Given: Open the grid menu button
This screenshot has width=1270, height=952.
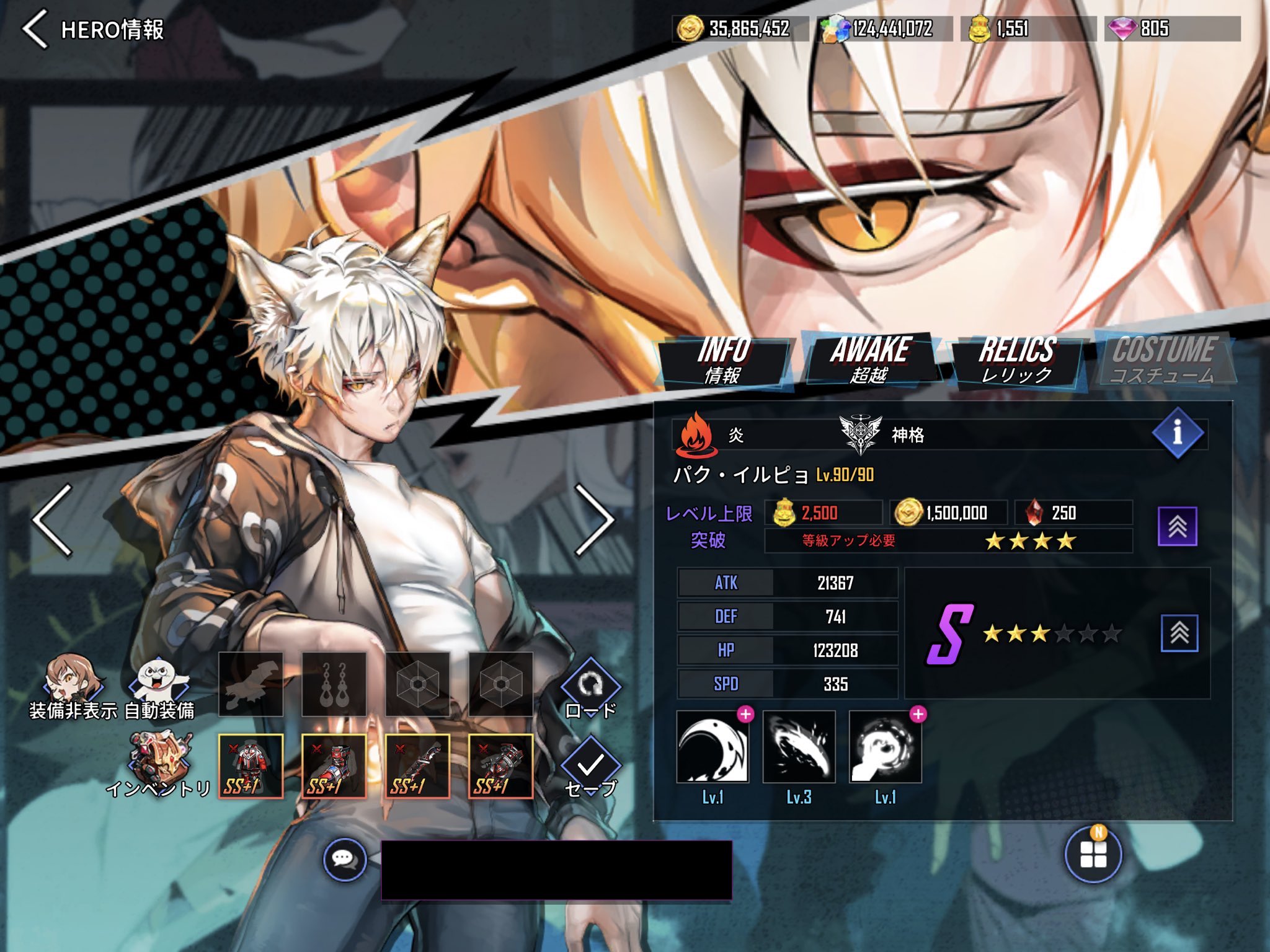Looking at the screenshot, I should pyautogui.click(x=1093, y=855).
